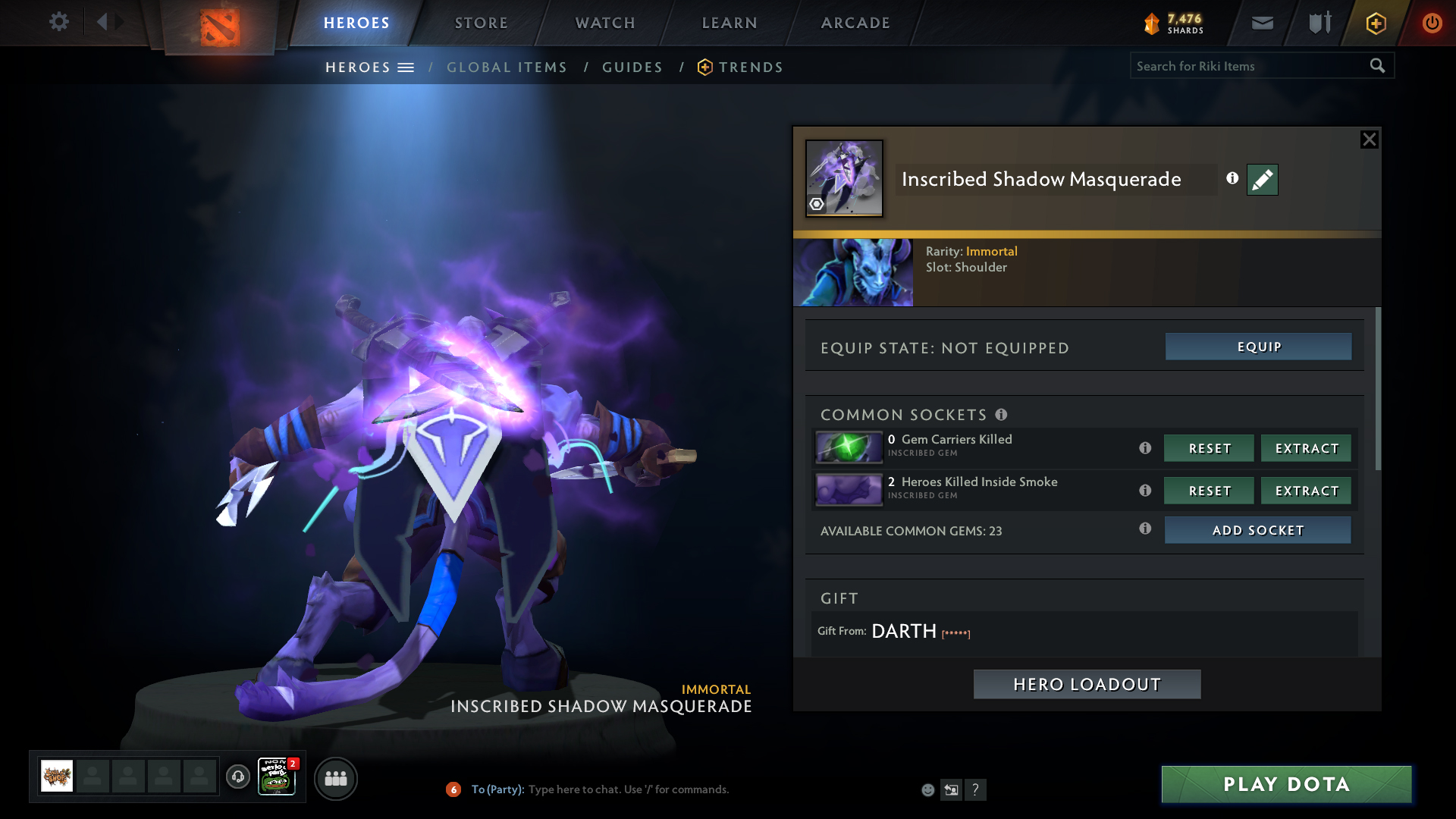View the Trends section
This screenshot has height=819, width=1456.
tap(750, 67)
